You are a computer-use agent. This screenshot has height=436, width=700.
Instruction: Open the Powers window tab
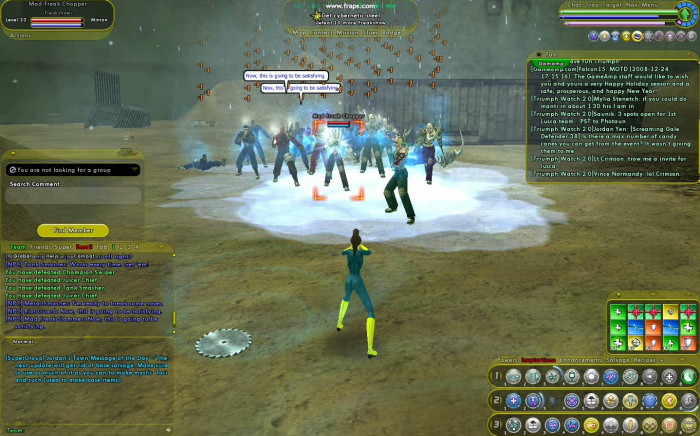(510, 358)
